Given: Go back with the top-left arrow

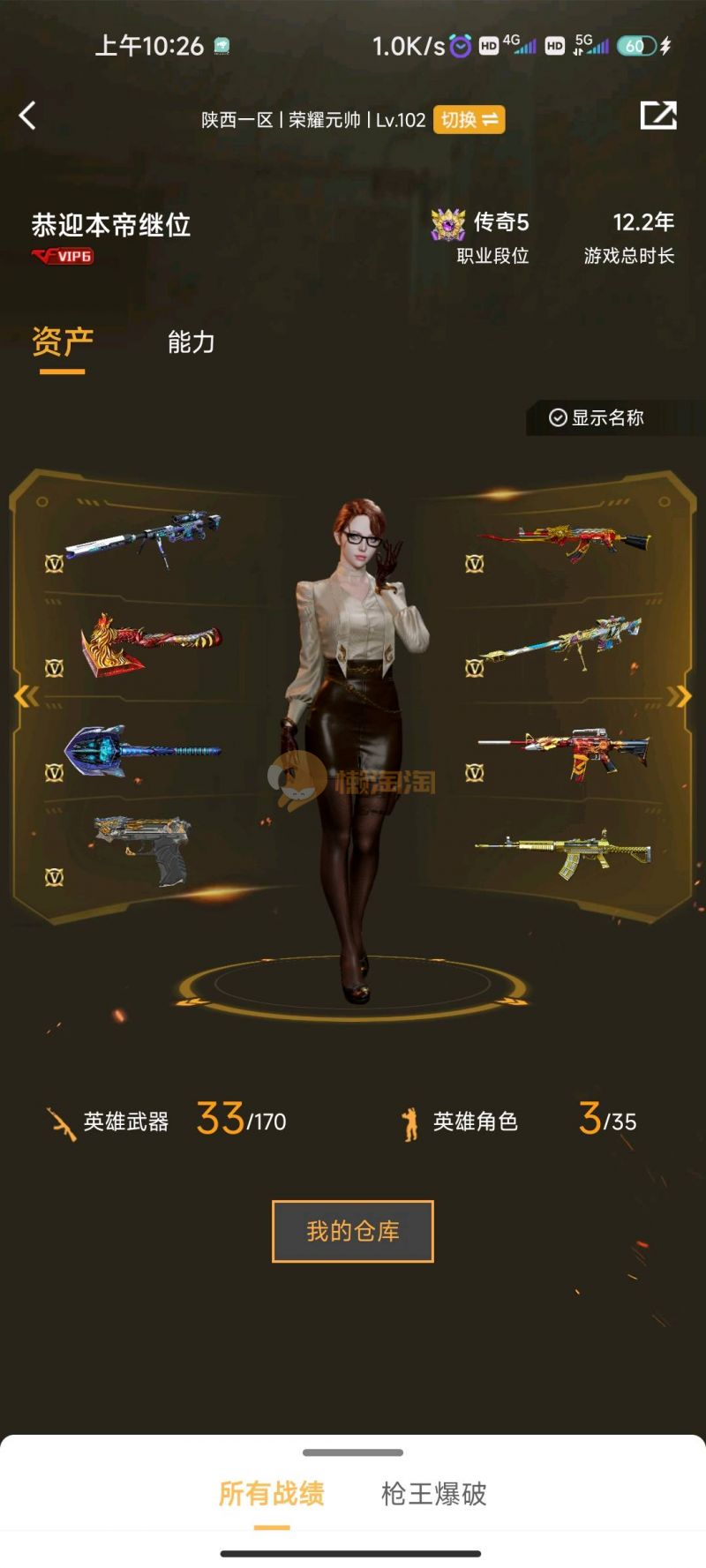Looking at the screenshot, I should [28, 116].
